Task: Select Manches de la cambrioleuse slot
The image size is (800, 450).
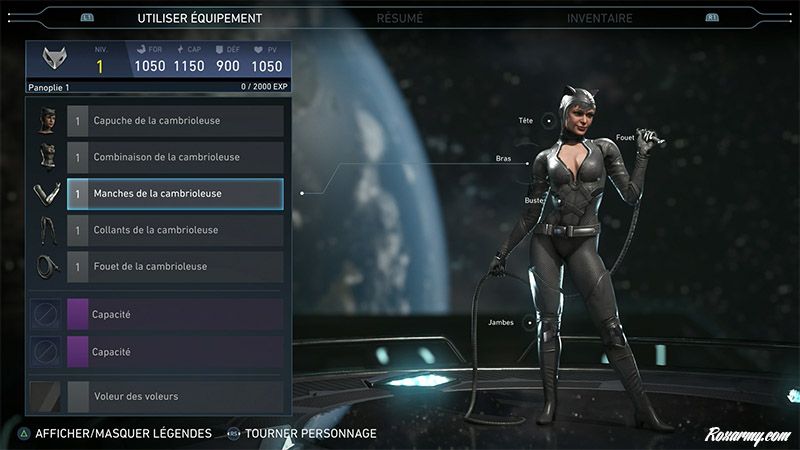Action: click(x=175, y=194)
